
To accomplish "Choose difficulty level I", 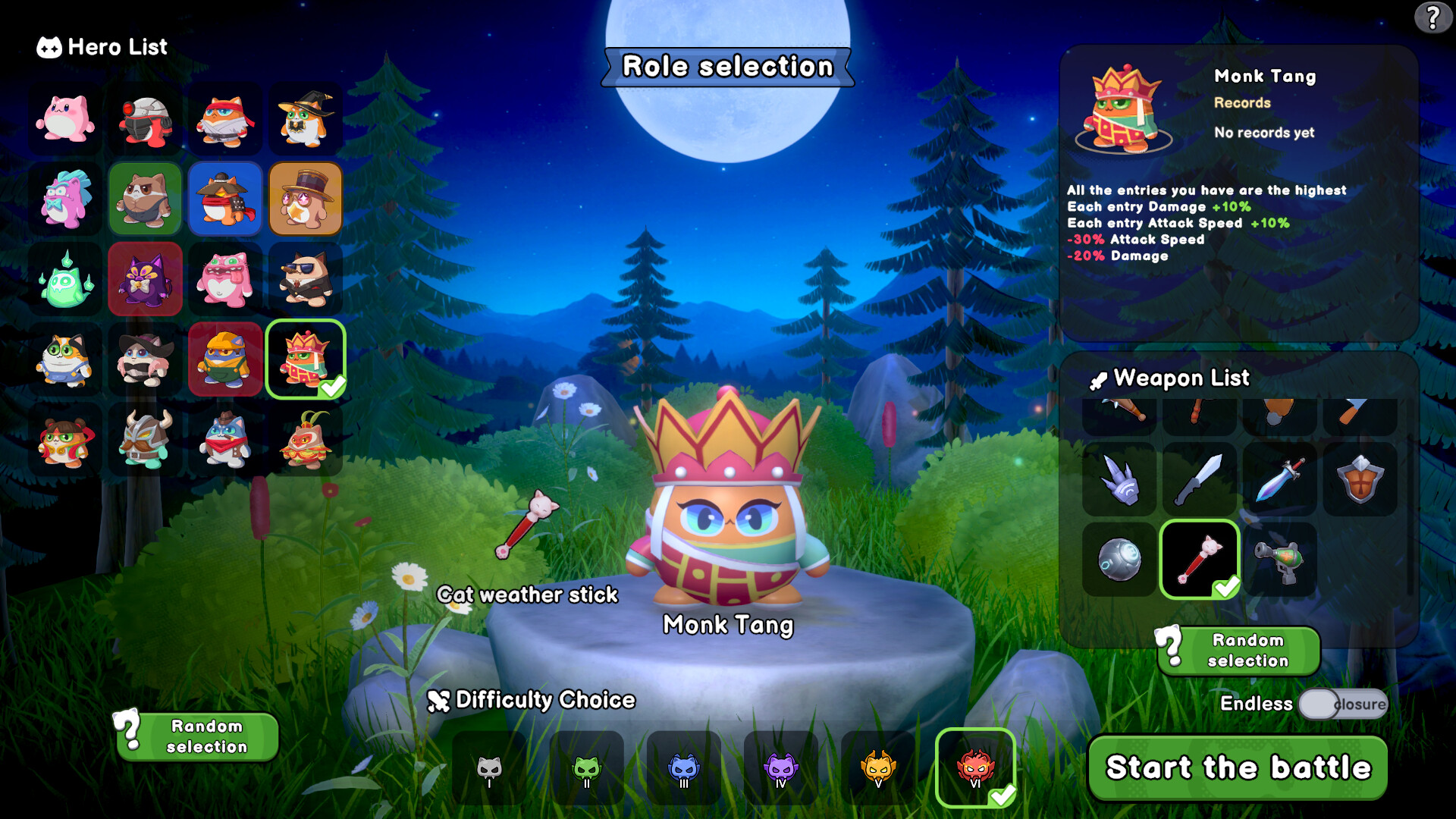I will (x=488, y=768).
